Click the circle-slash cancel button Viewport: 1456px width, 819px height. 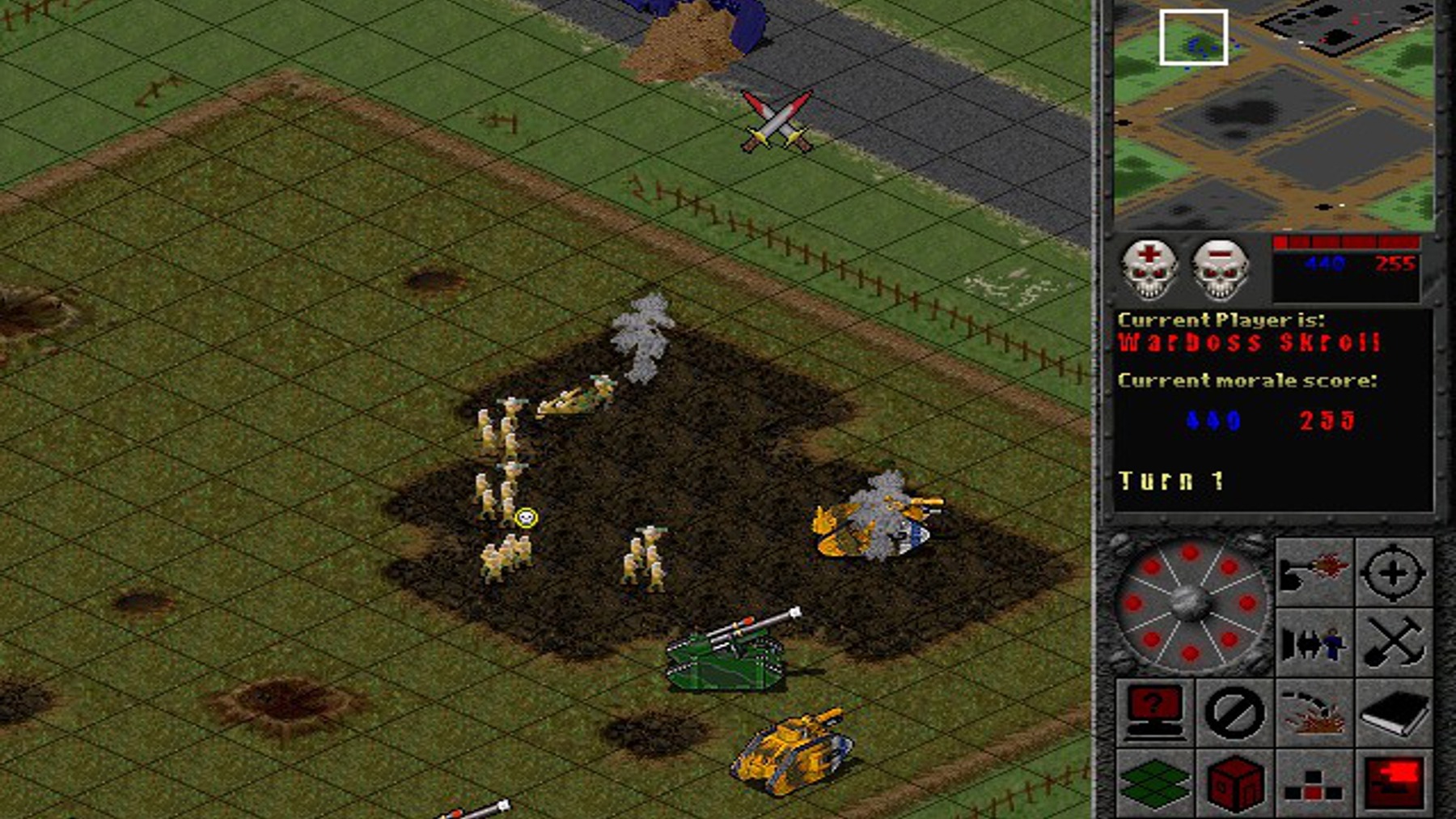[1234, 712]
